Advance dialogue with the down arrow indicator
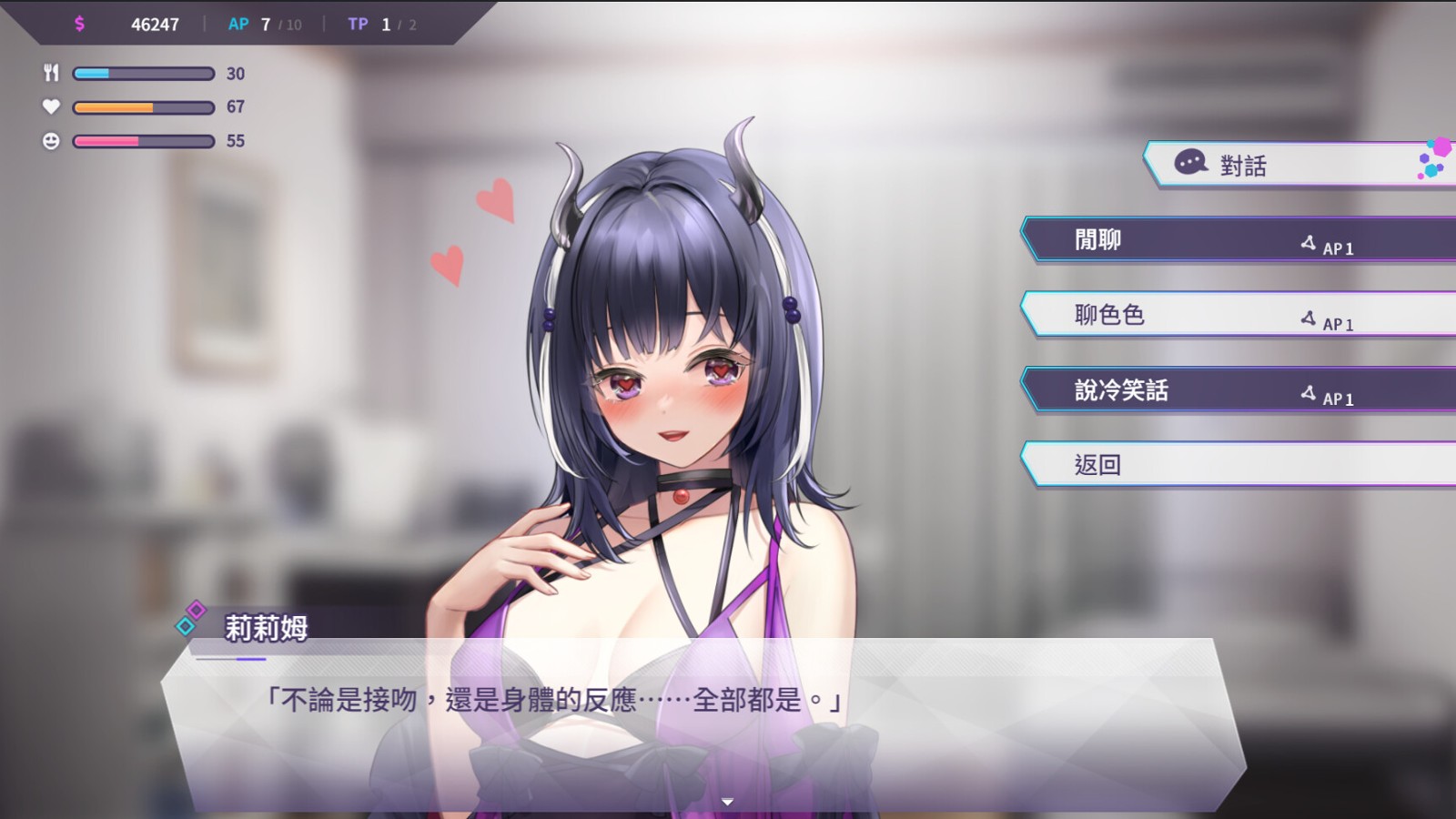 (727, 802)
